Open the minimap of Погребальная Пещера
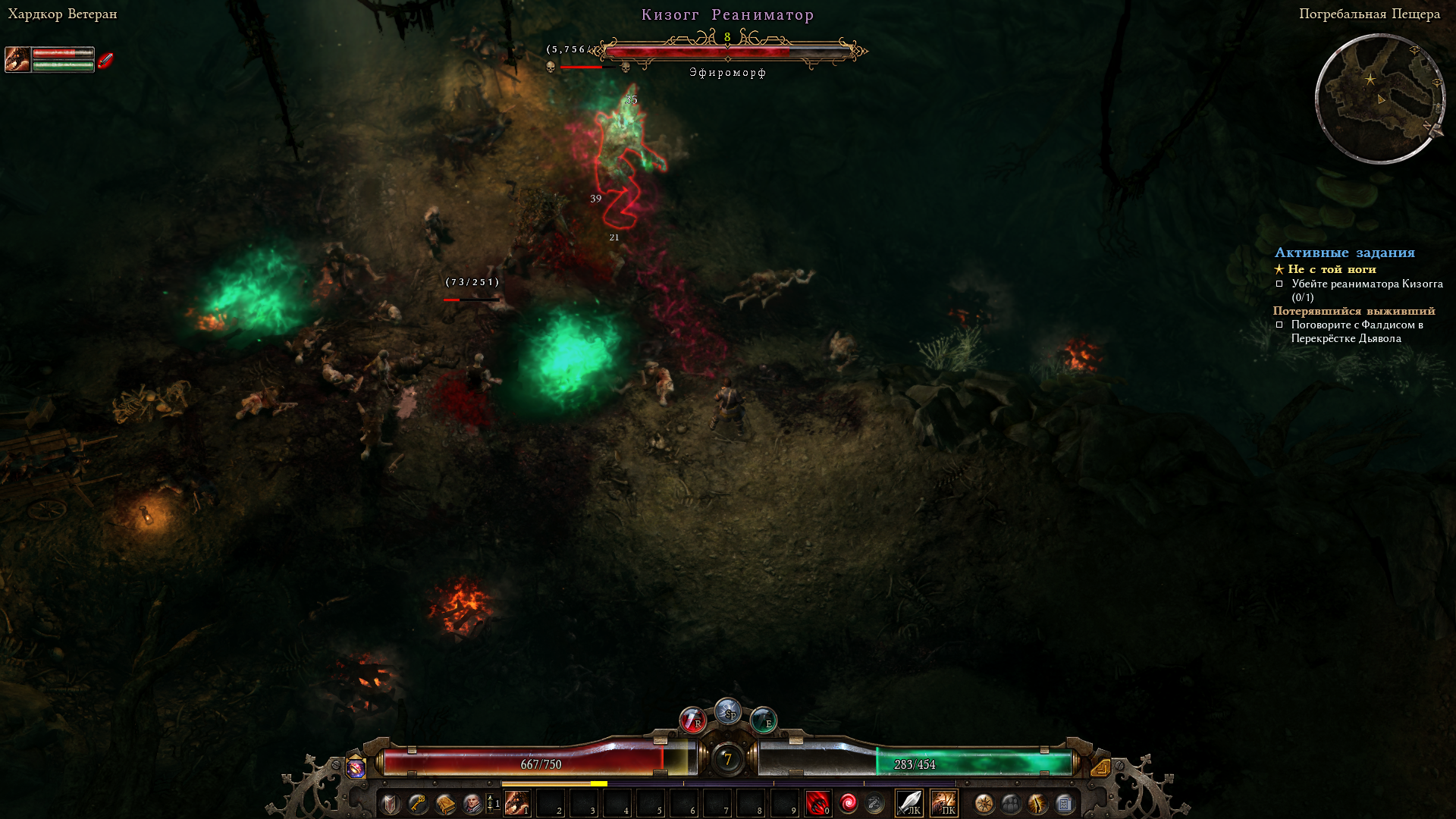 coord(1380,99)
